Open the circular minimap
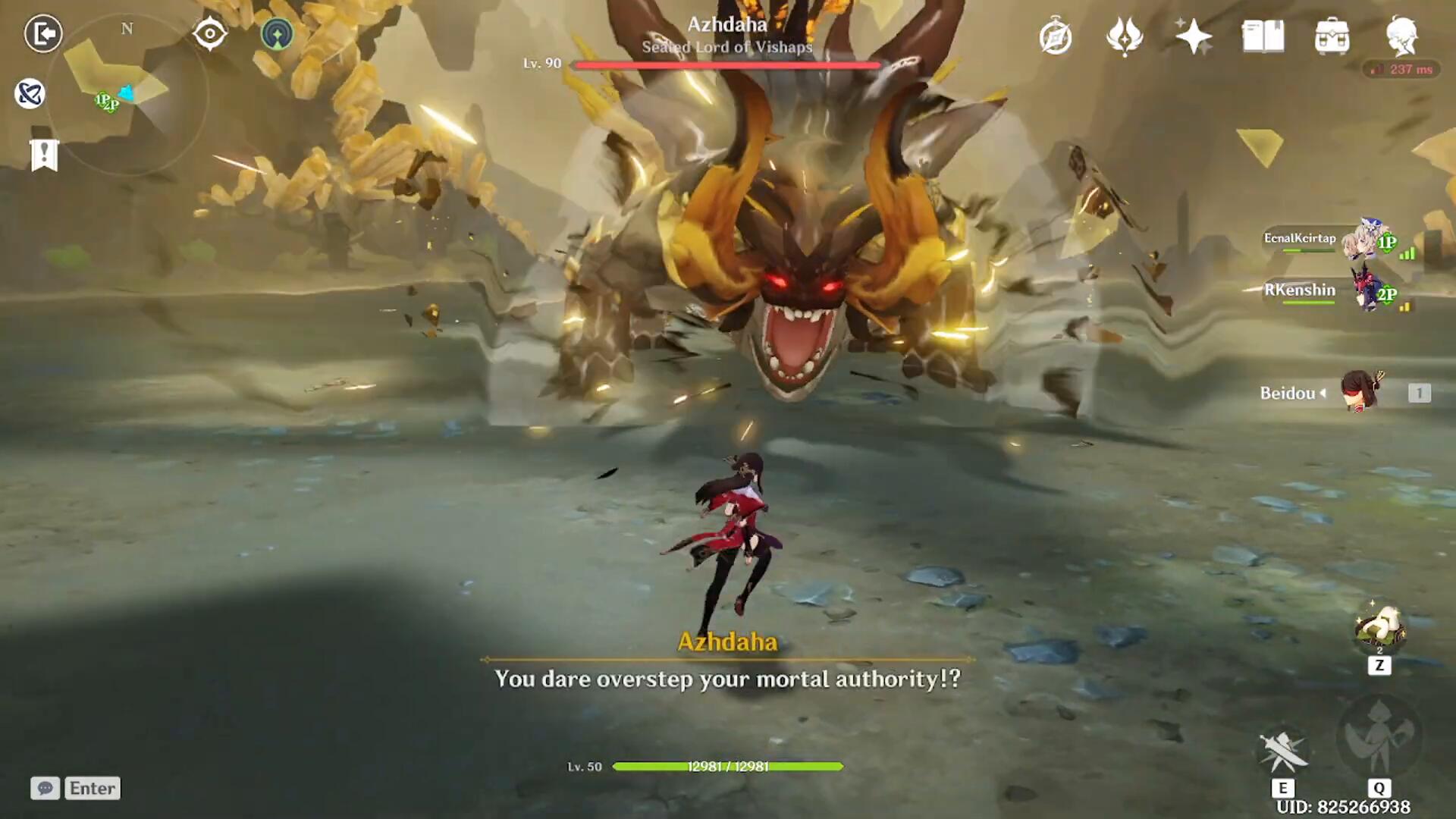The image size is (1456, 819). [127, 96]
